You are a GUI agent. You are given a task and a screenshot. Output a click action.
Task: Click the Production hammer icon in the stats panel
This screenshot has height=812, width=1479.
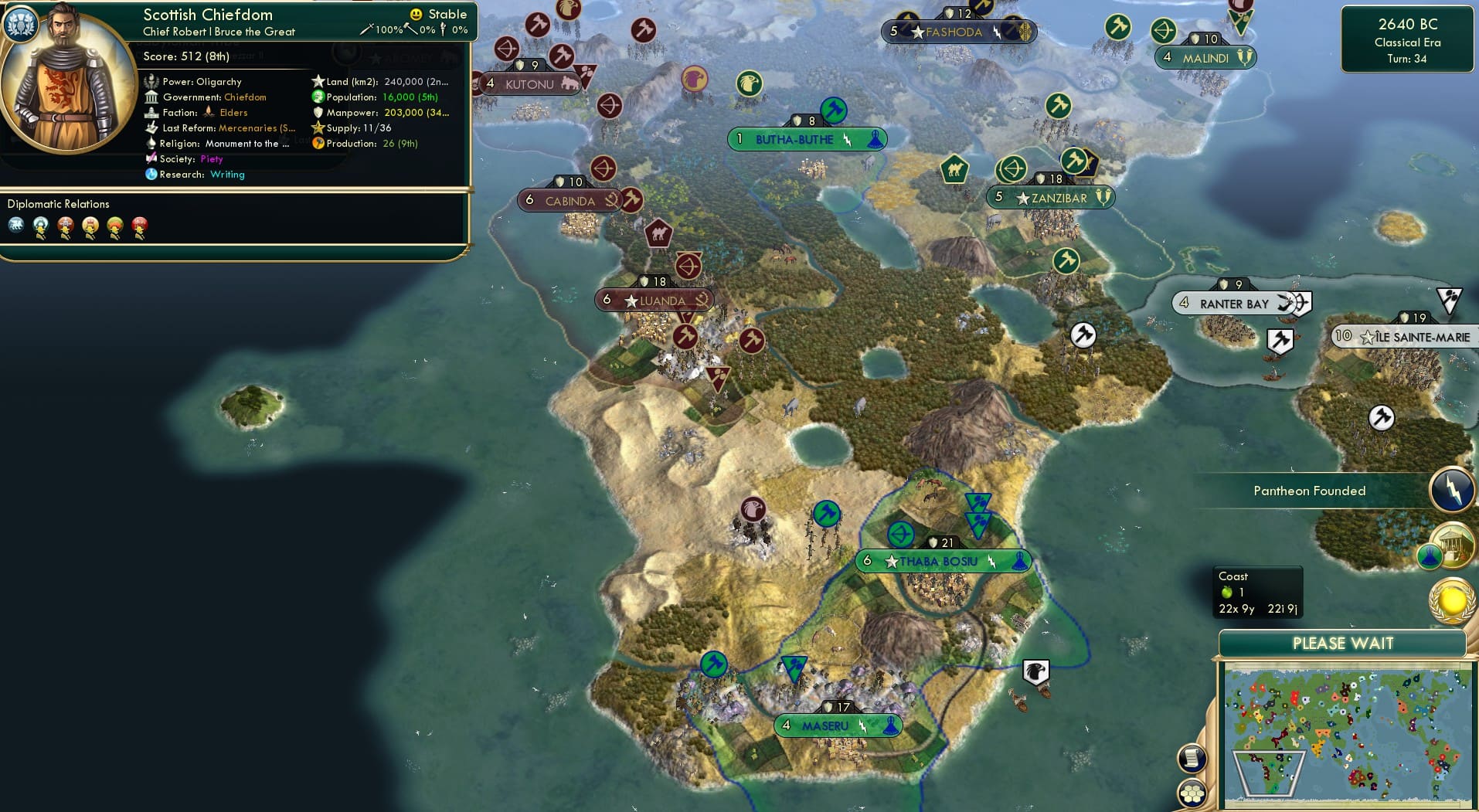318,143
